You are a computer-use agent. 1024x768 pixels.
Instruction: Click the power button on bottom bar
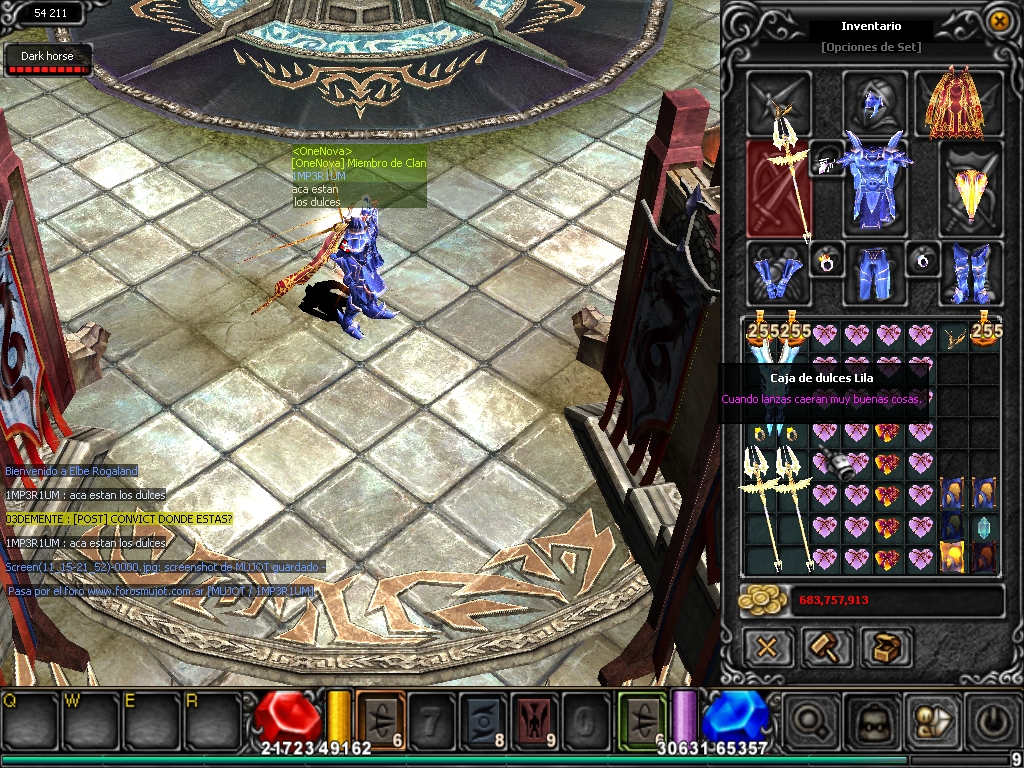[990, 719]
